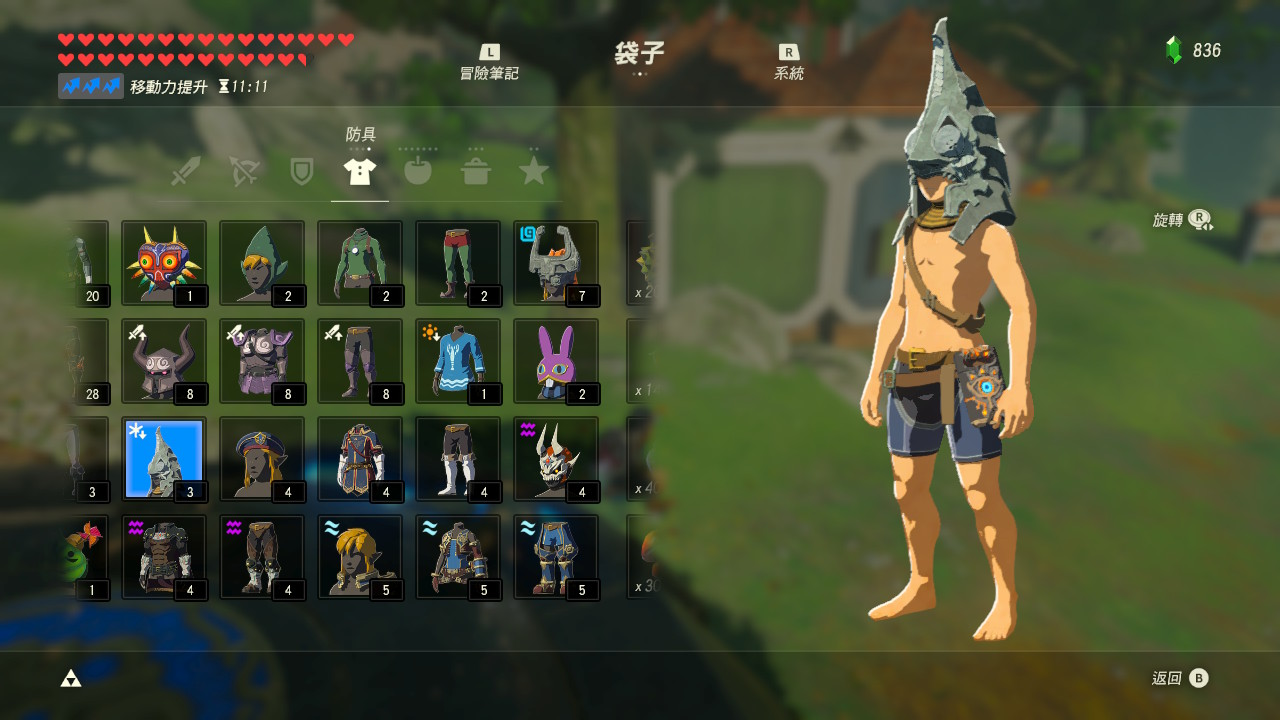Screen dimensions: 1280x720
Task: Open the cooking pot food category icon
Action: (x=476, y=170)
